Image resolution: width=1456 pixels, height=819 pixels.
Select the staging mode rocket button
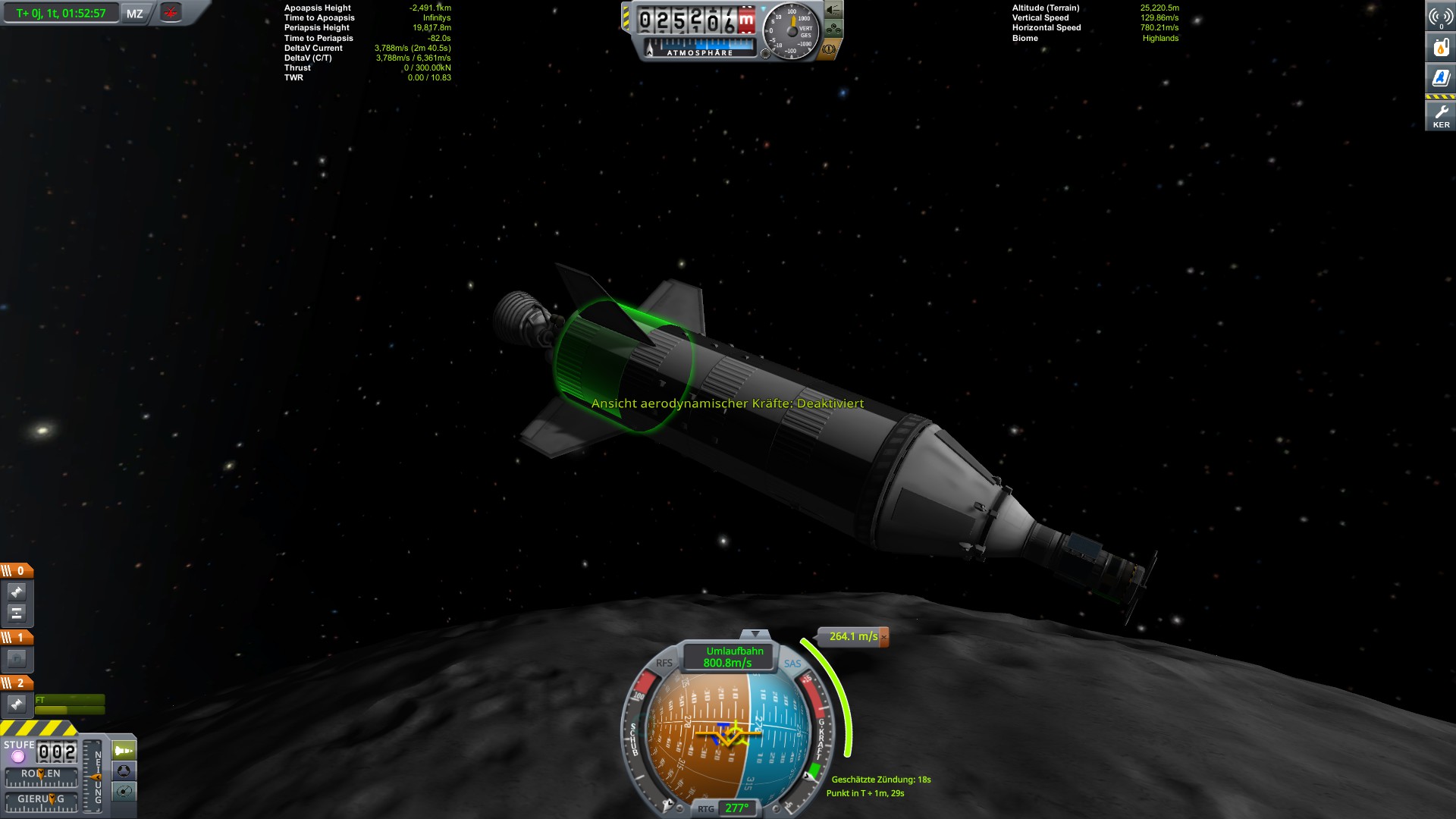pos(124,751)
